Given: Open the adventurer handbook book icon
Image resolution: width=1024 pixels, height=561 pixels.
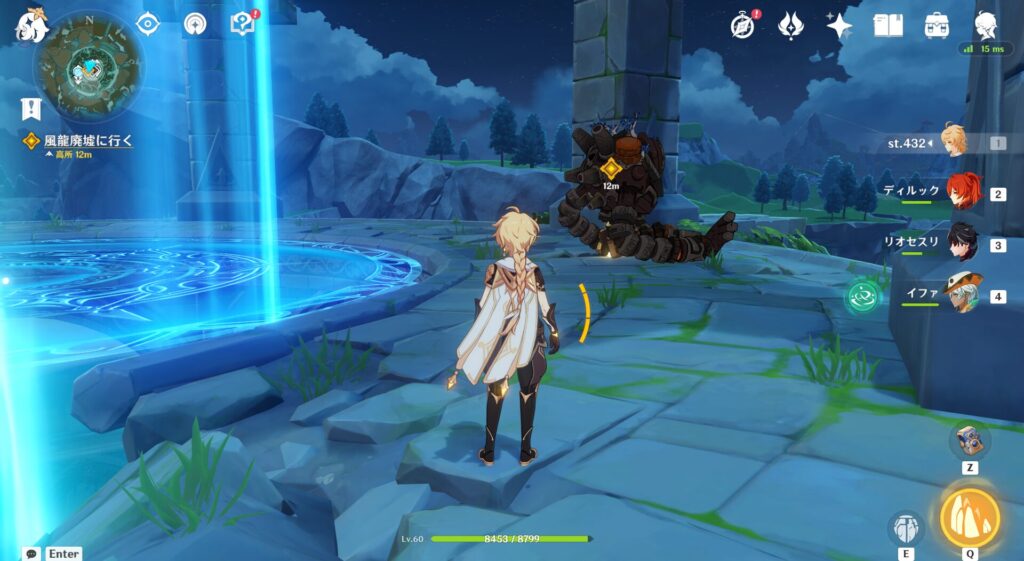Looking at the screenshot, I should (888, 25).
